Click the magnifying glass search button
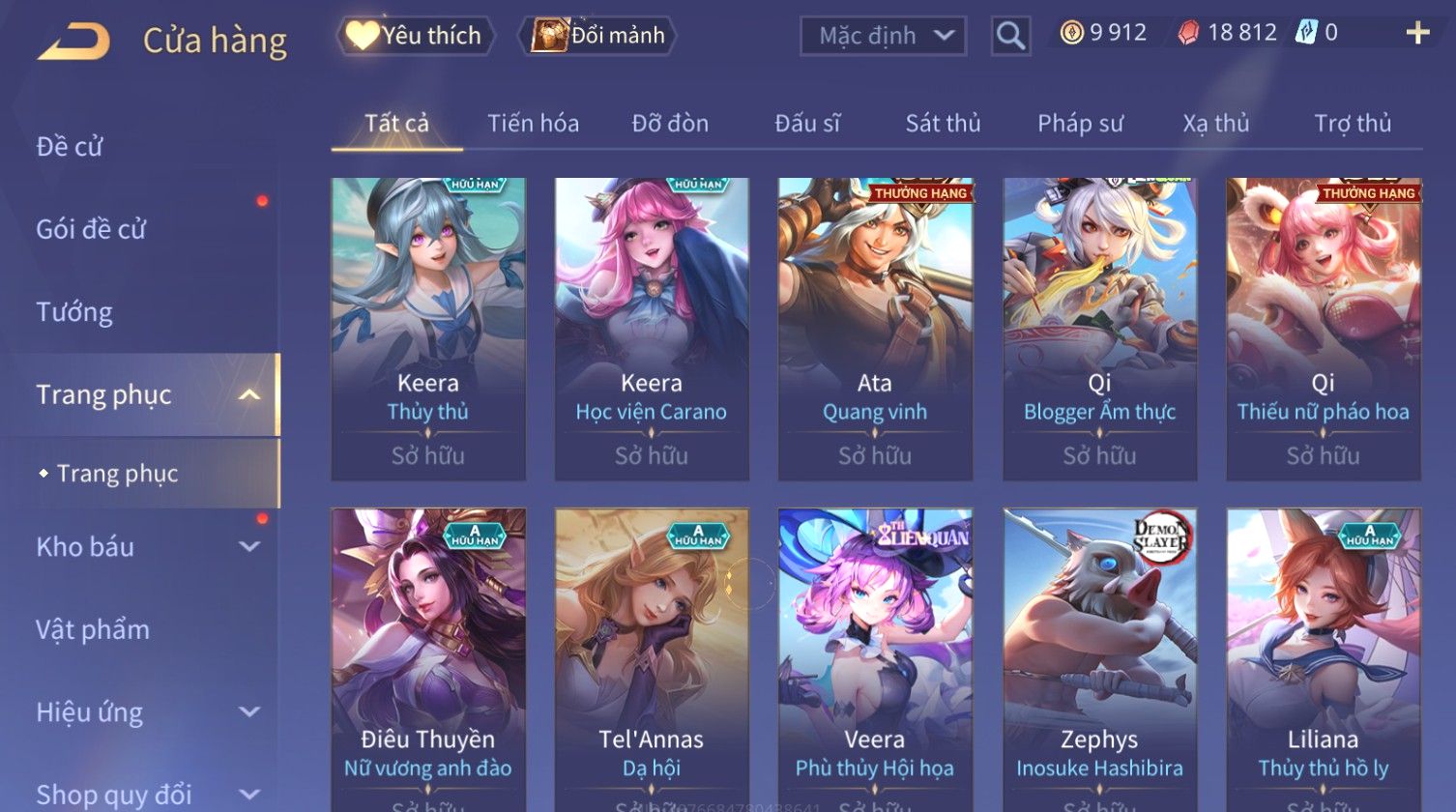The width and height of the screenshot is (1456, 812). (1010, 37)
